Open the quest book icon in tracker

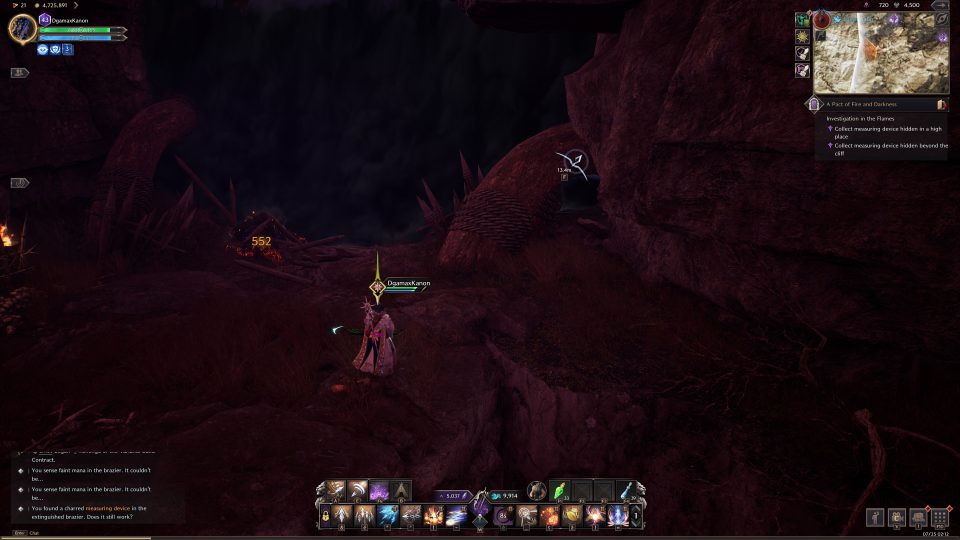coord(941,104)
